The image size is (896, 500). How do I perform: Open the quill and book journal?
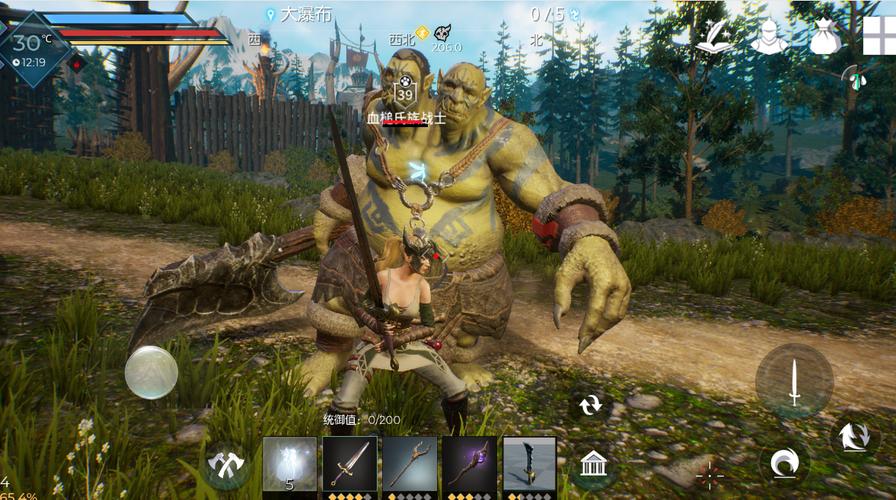coord(714,37)
